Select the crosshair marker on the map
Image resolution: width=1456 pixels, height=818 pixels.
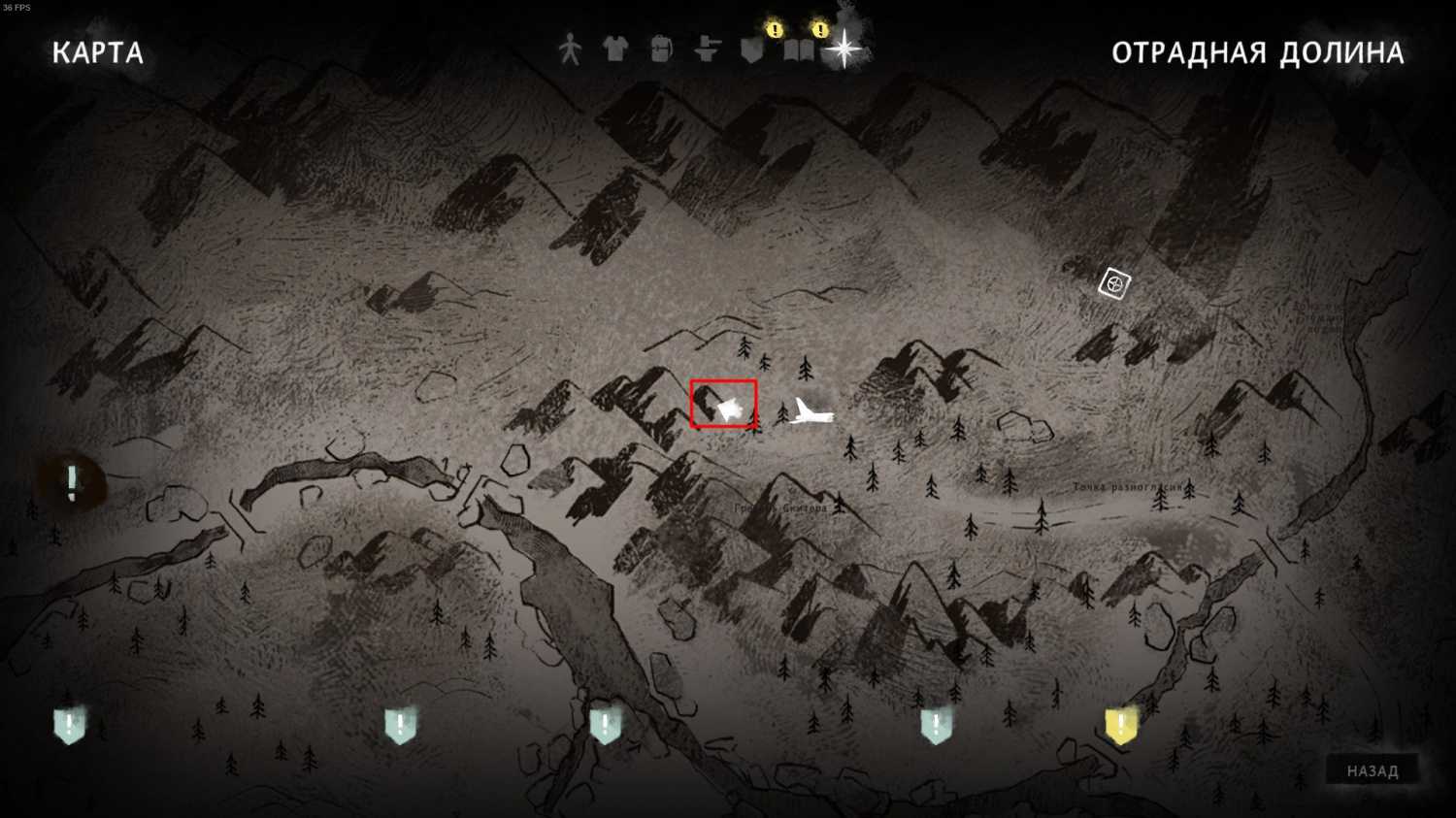click(x=1114, y=283)
